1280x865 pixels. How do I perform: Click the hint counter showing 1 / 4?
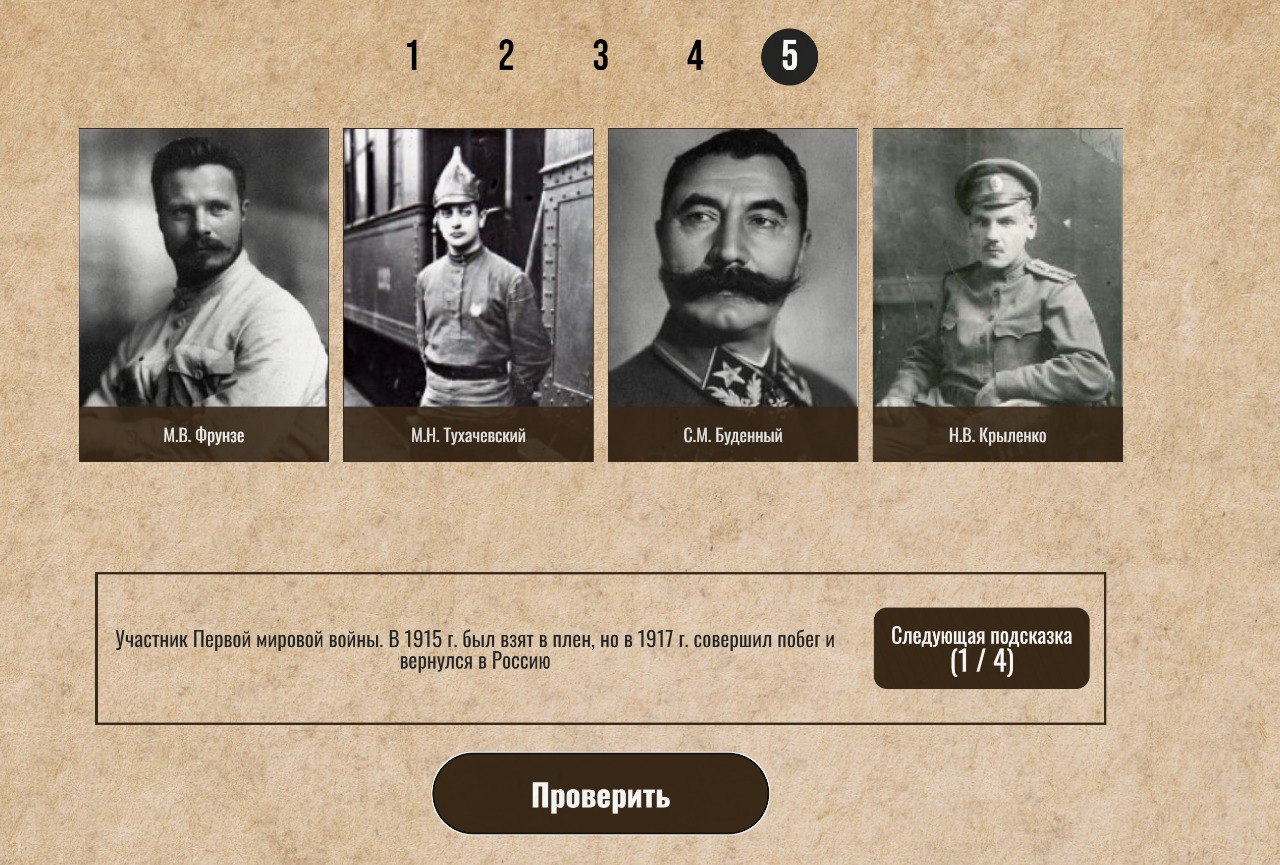point(982,662)
